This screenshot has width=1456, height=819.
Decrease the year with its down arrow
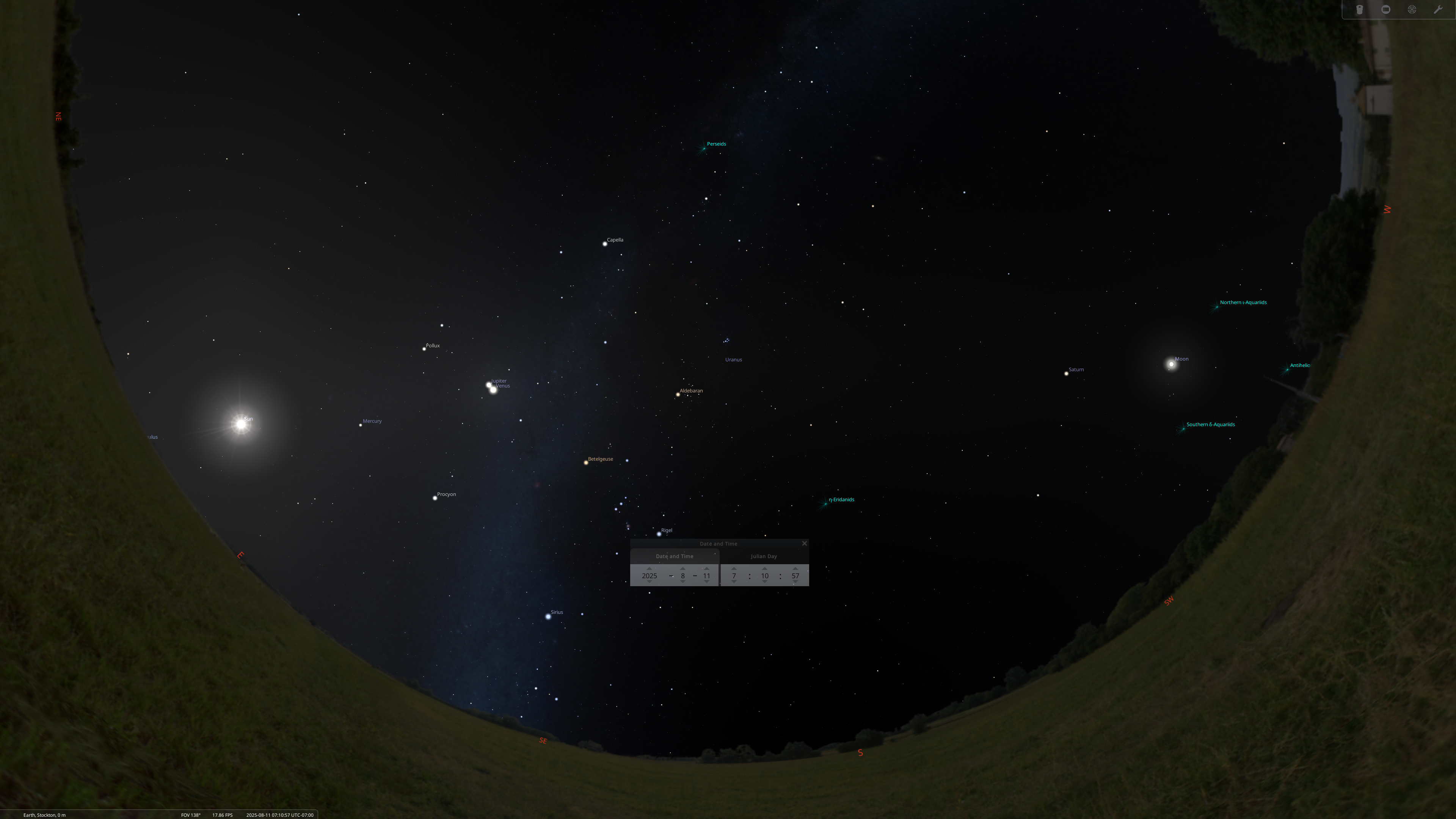[650, 582]
